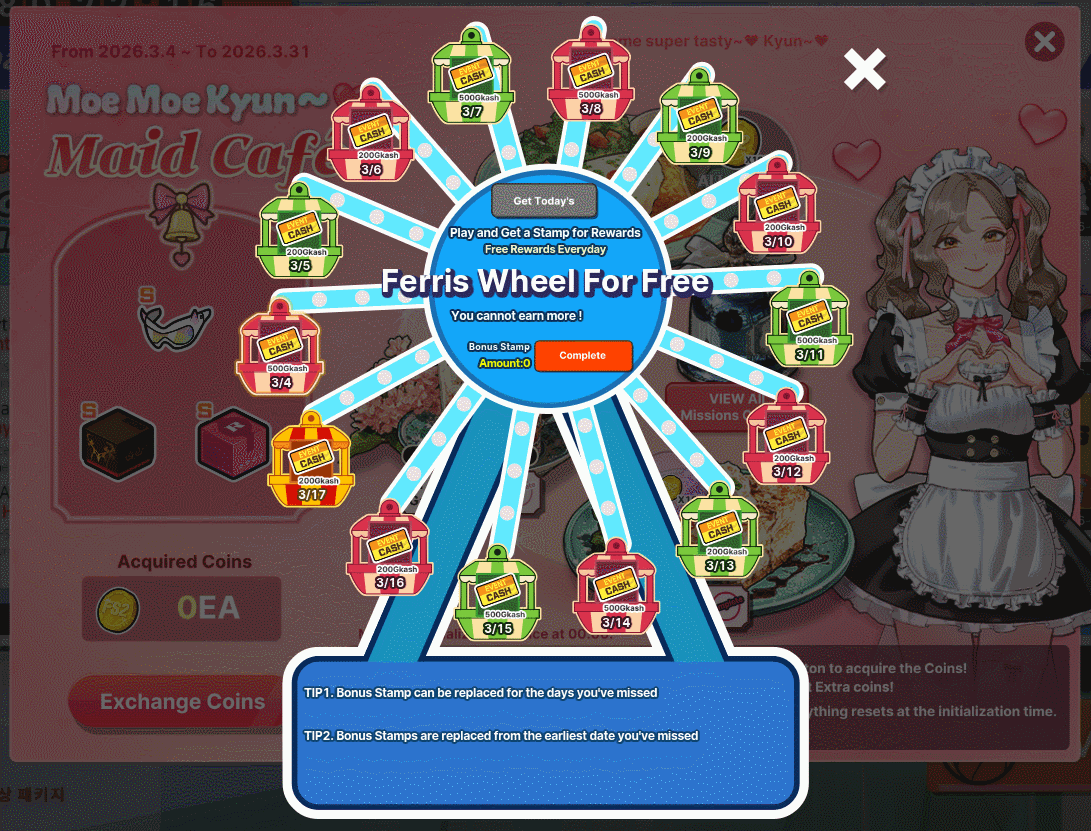Pick the 3/4 red gondola reward
The width and height of the screenshot is (1091, 831).
pyautogui.click(x=281, y=351)
